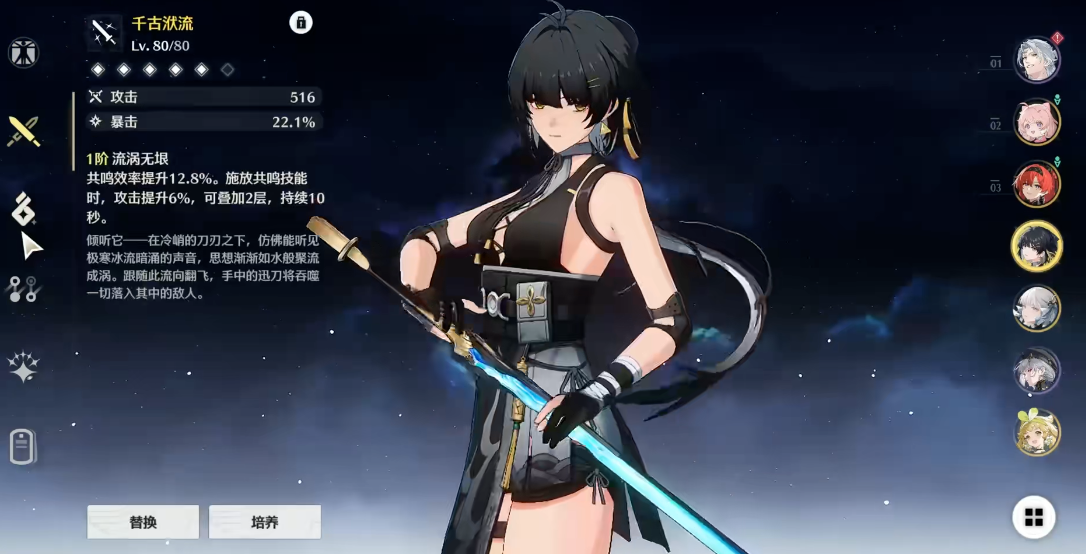
Task: Select the highlighted black-haired character portrait
Action: 1036,246
